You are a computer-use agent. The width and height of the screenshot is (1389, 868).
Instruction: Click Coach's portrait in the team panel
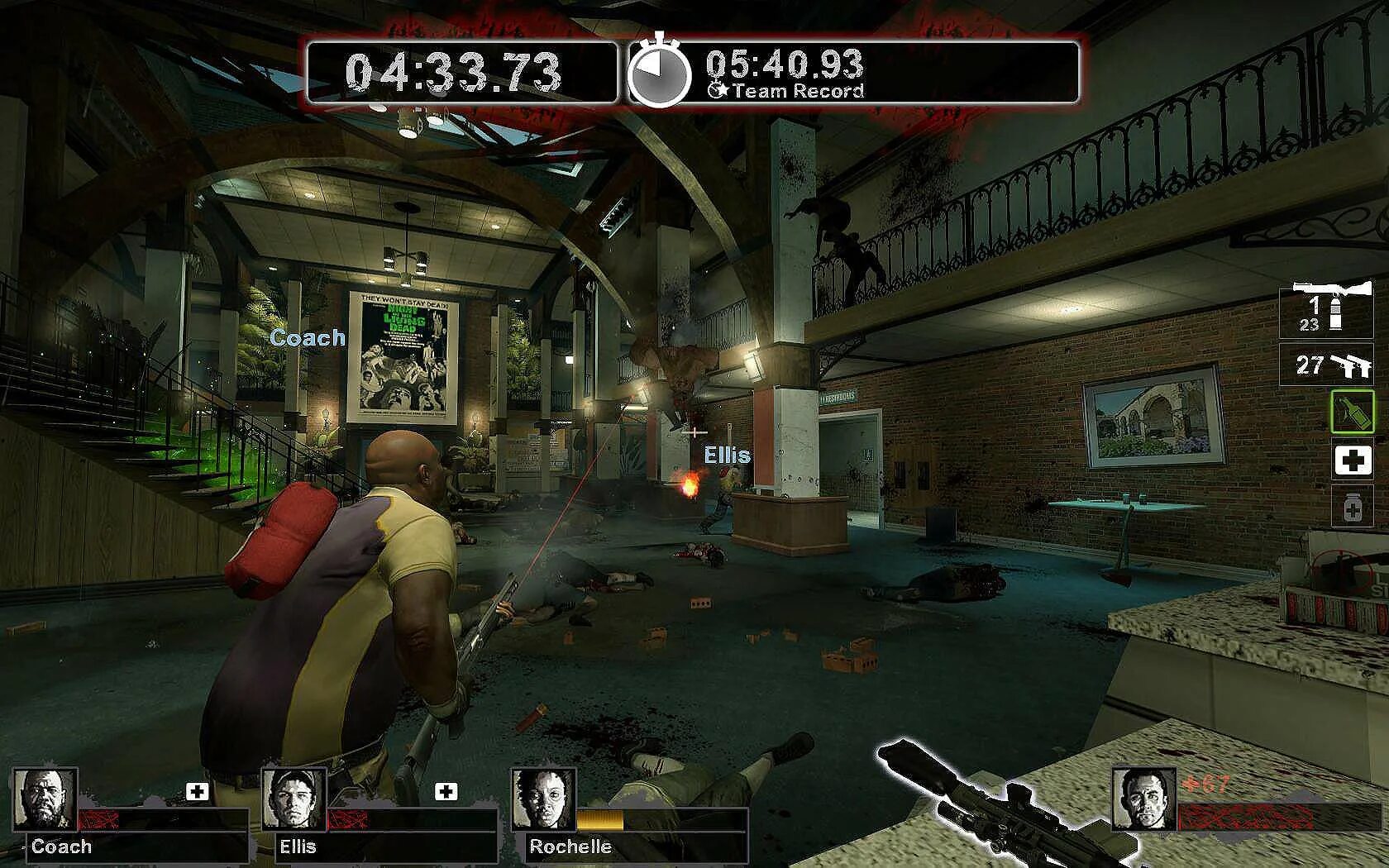tap(45, 799)
